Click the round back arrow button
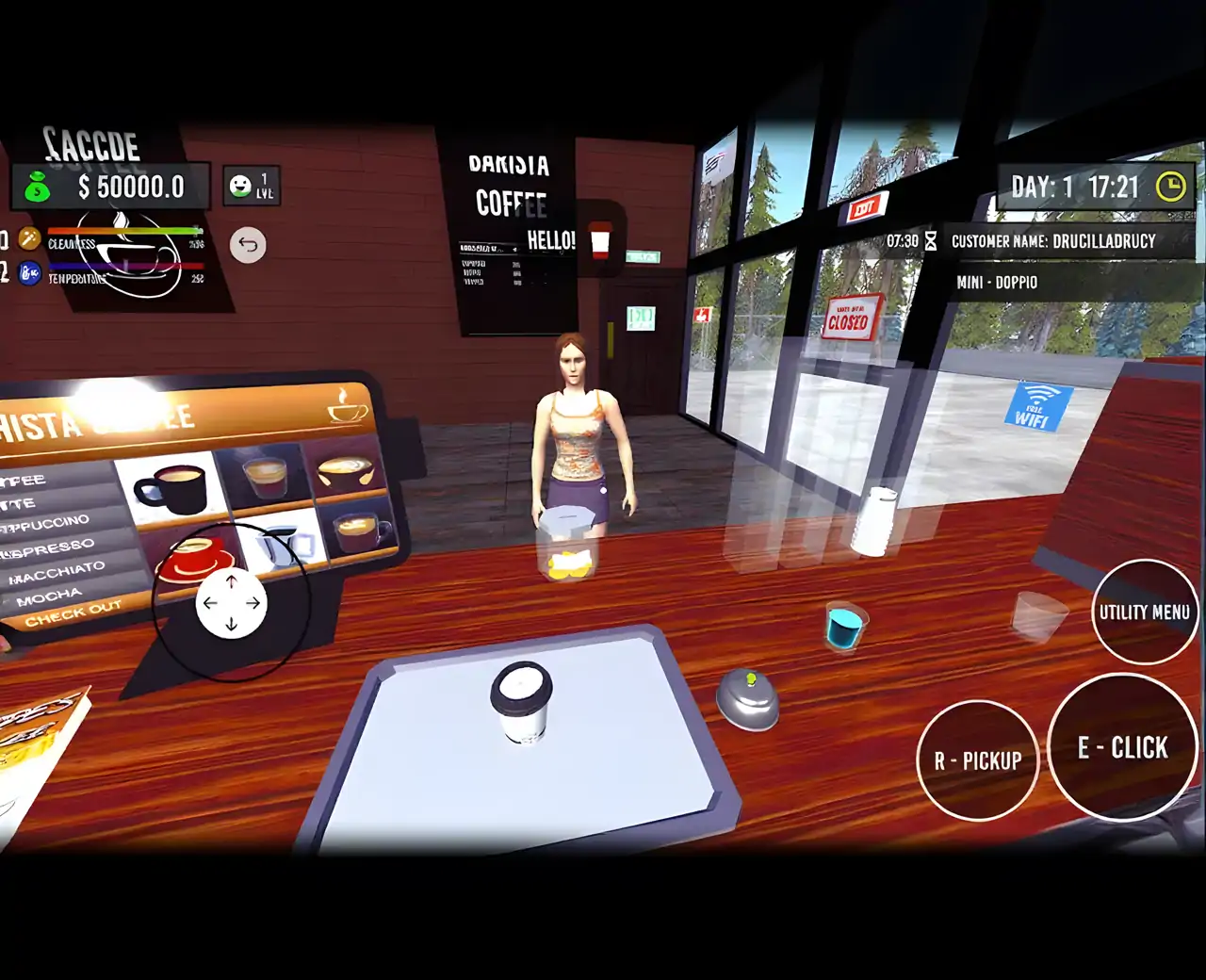This screenshot has height=980, width=1206. tap(248, 245)
